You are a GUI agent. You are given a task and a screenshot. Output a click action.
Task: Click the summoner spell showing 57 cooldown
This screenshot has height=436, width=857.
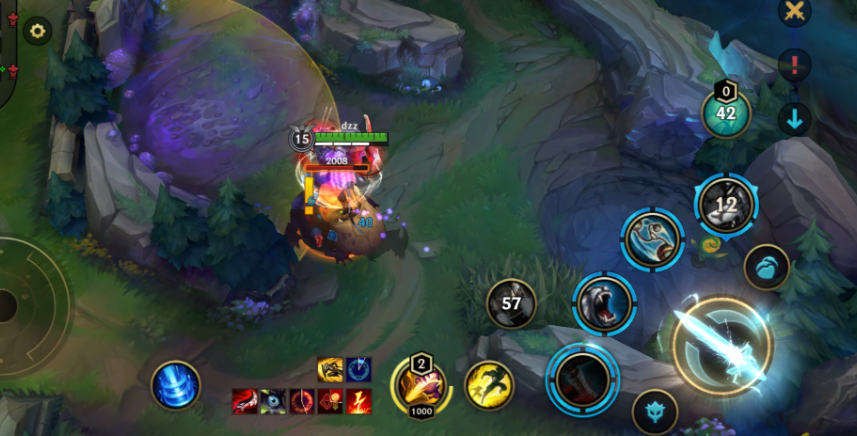pyautogui.click(x=511, y=303)
